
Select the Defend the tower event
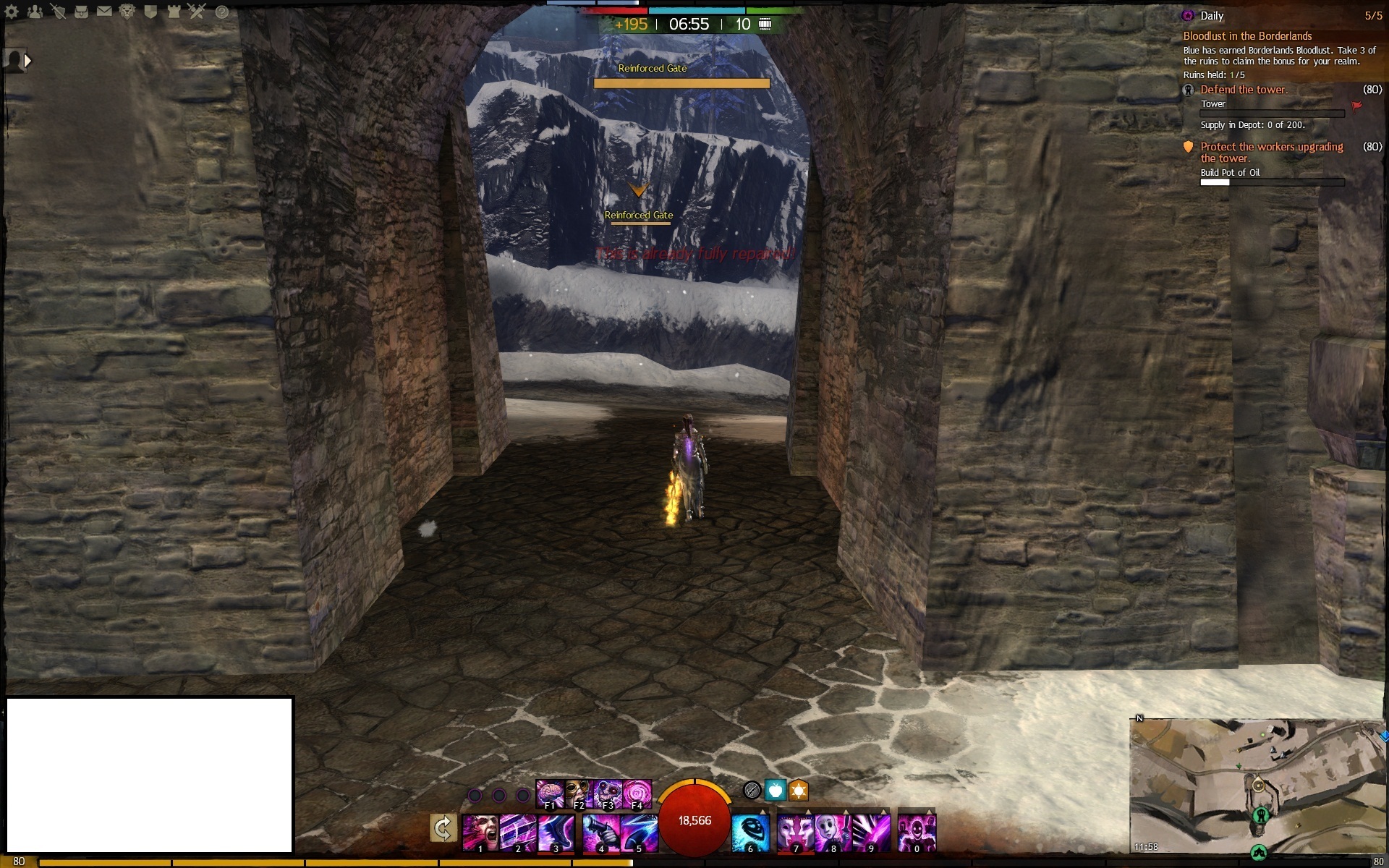coord(1244,90)
